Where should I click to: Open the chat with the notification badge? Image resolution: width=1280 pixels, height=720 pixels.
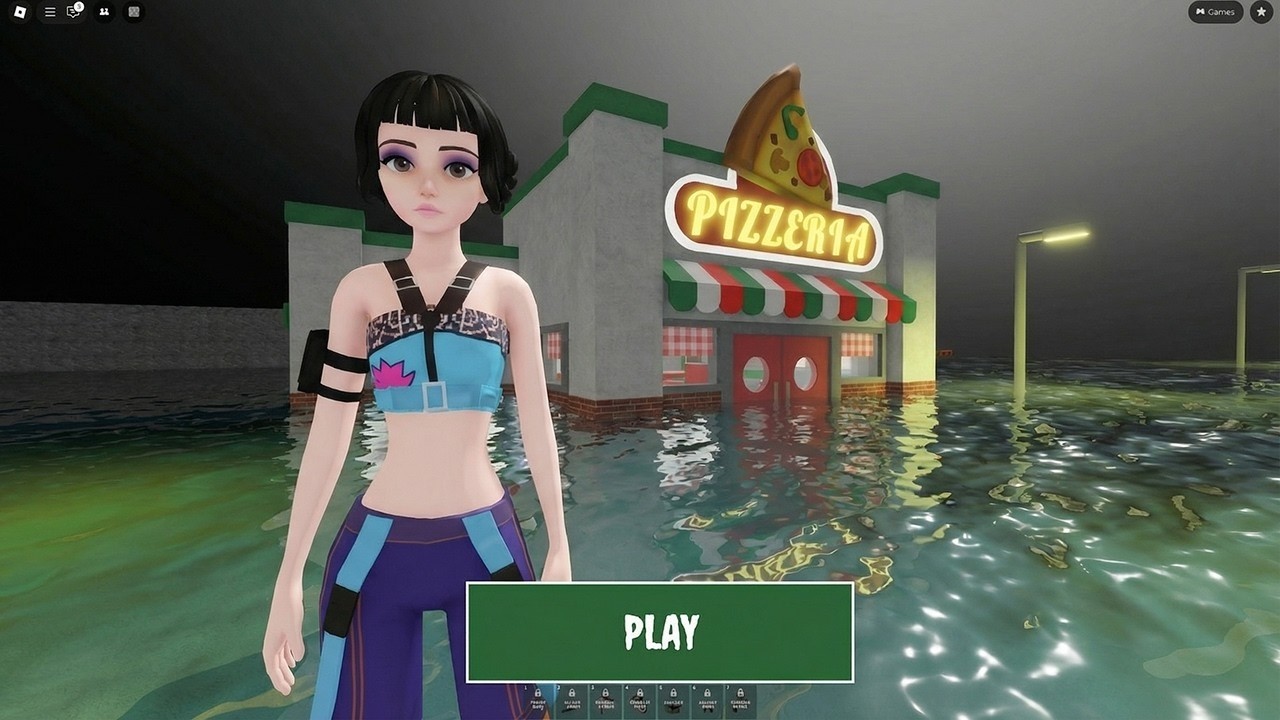click(74, 12)
